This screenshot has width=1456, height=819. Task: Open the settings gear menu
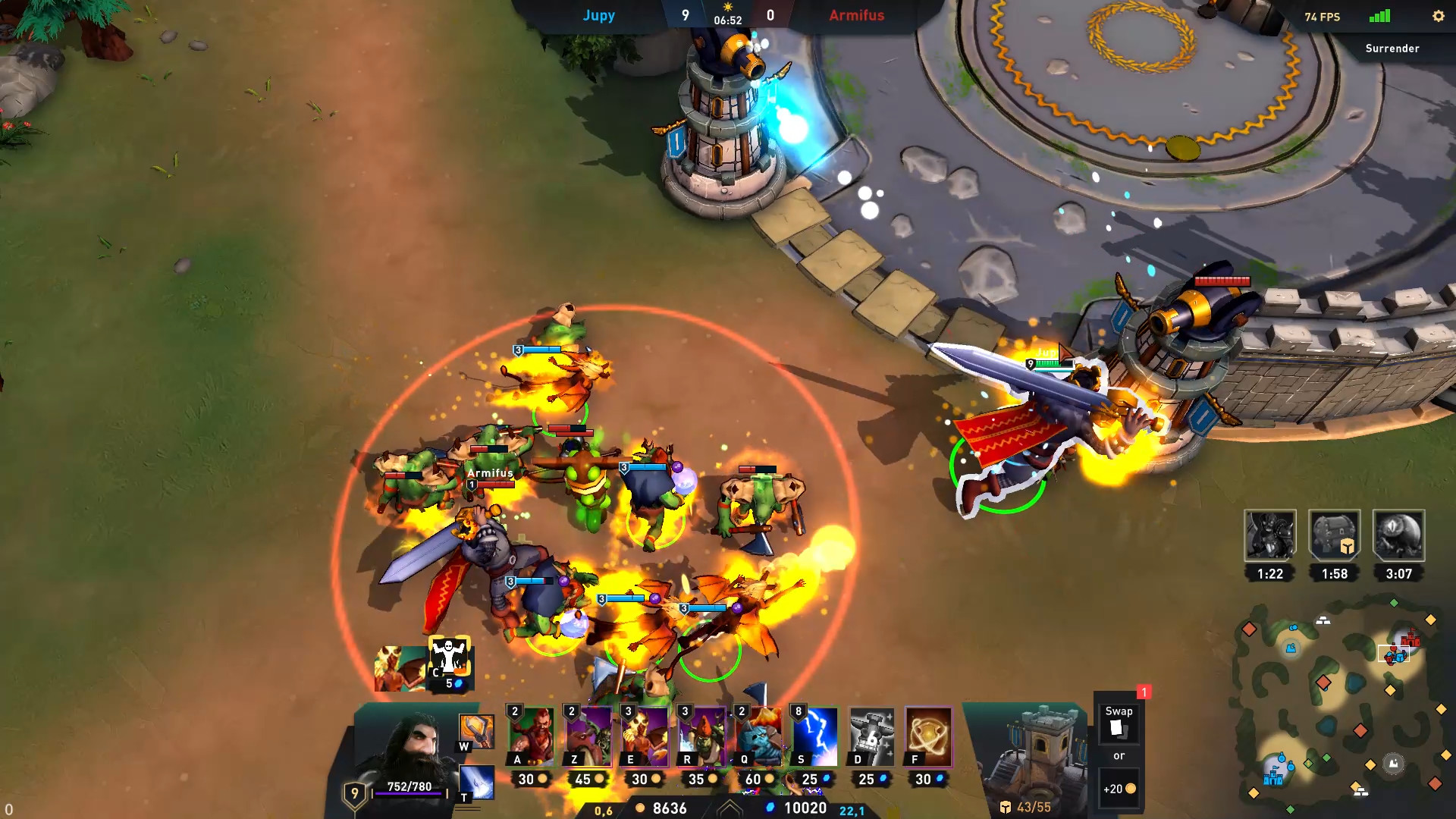pyautogui.click(x=1439, y=16)
